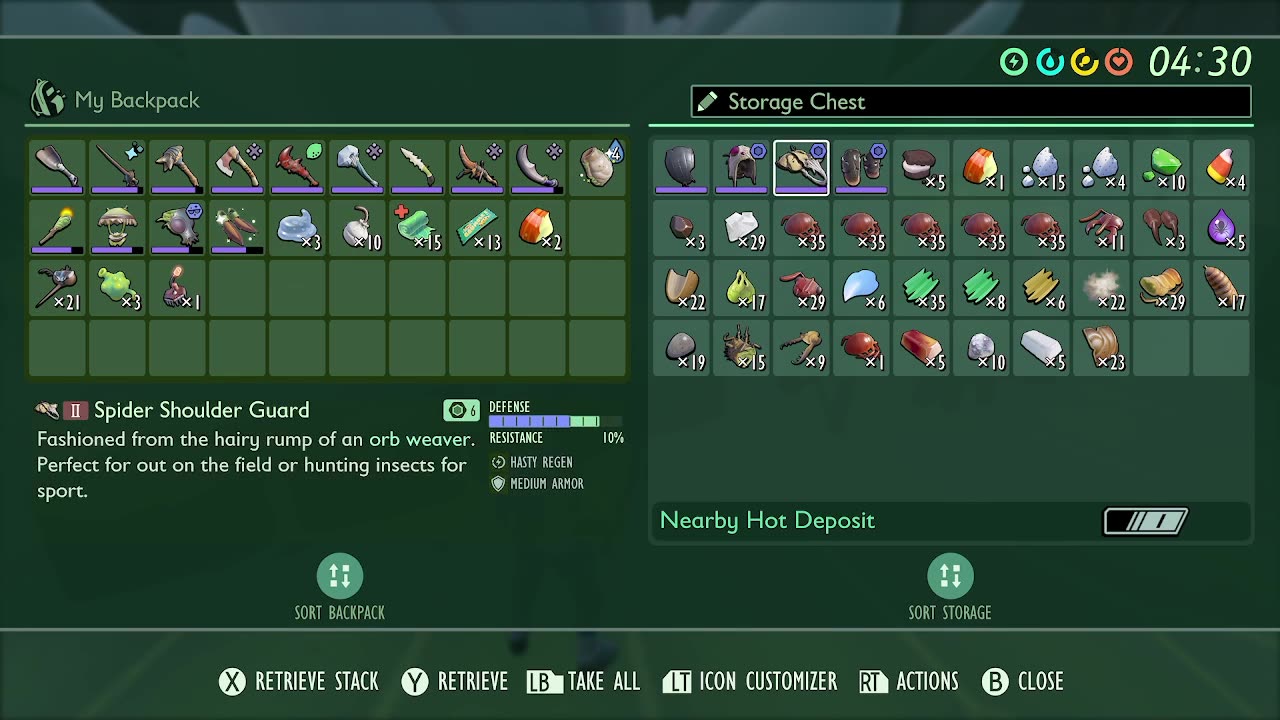Select the green gem stack of 10
This screenshot has width=1280, height=720.
coord(1161,168)
